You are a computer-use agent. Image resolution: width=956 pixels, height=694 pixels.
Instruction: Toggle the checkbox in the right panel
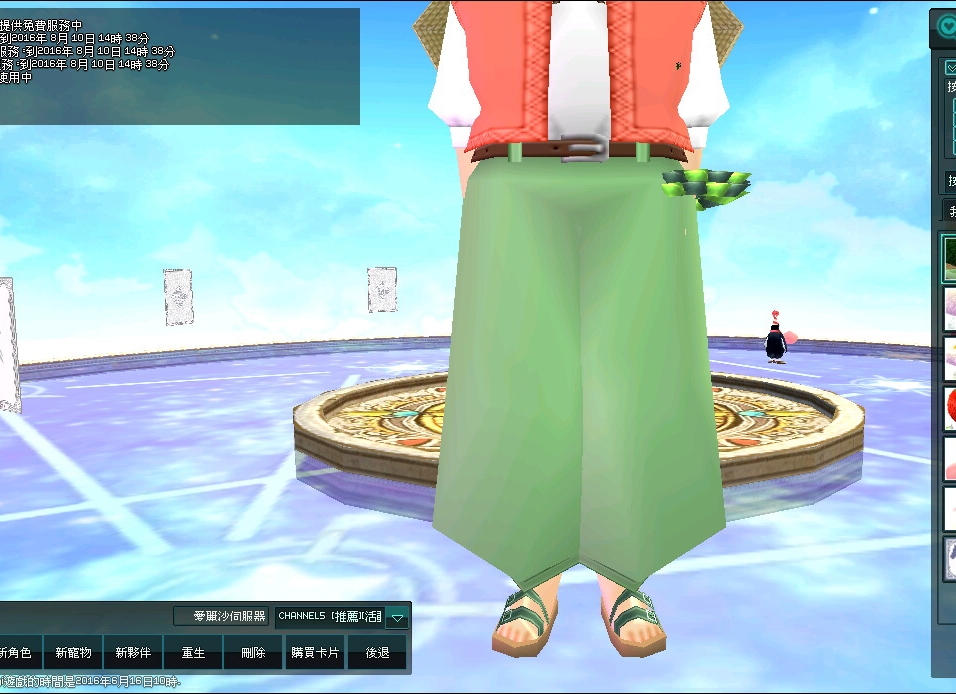951,68
